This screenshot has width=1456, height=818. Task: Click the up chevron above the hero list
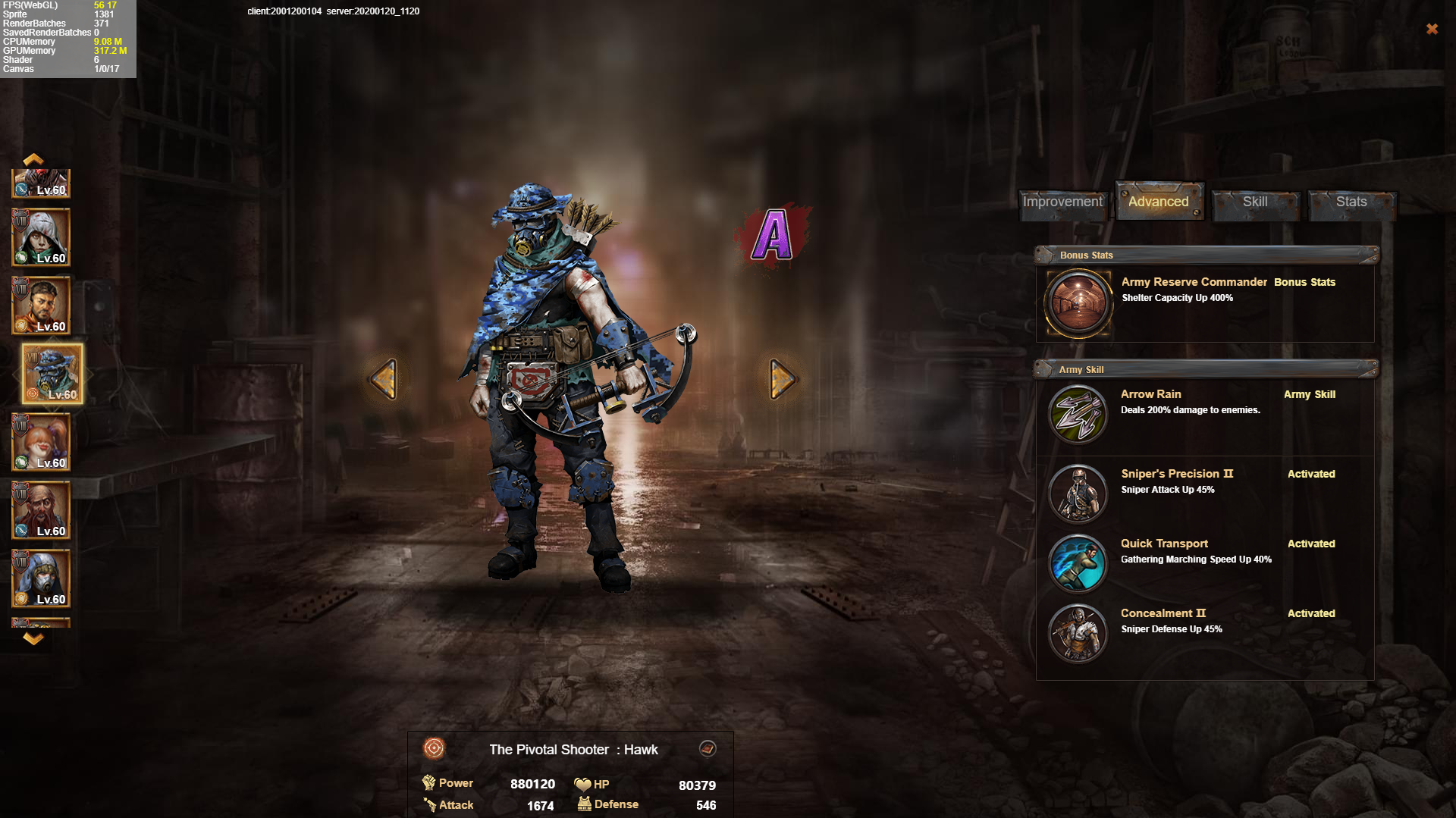pyautogui.click(x=33, y=159)
